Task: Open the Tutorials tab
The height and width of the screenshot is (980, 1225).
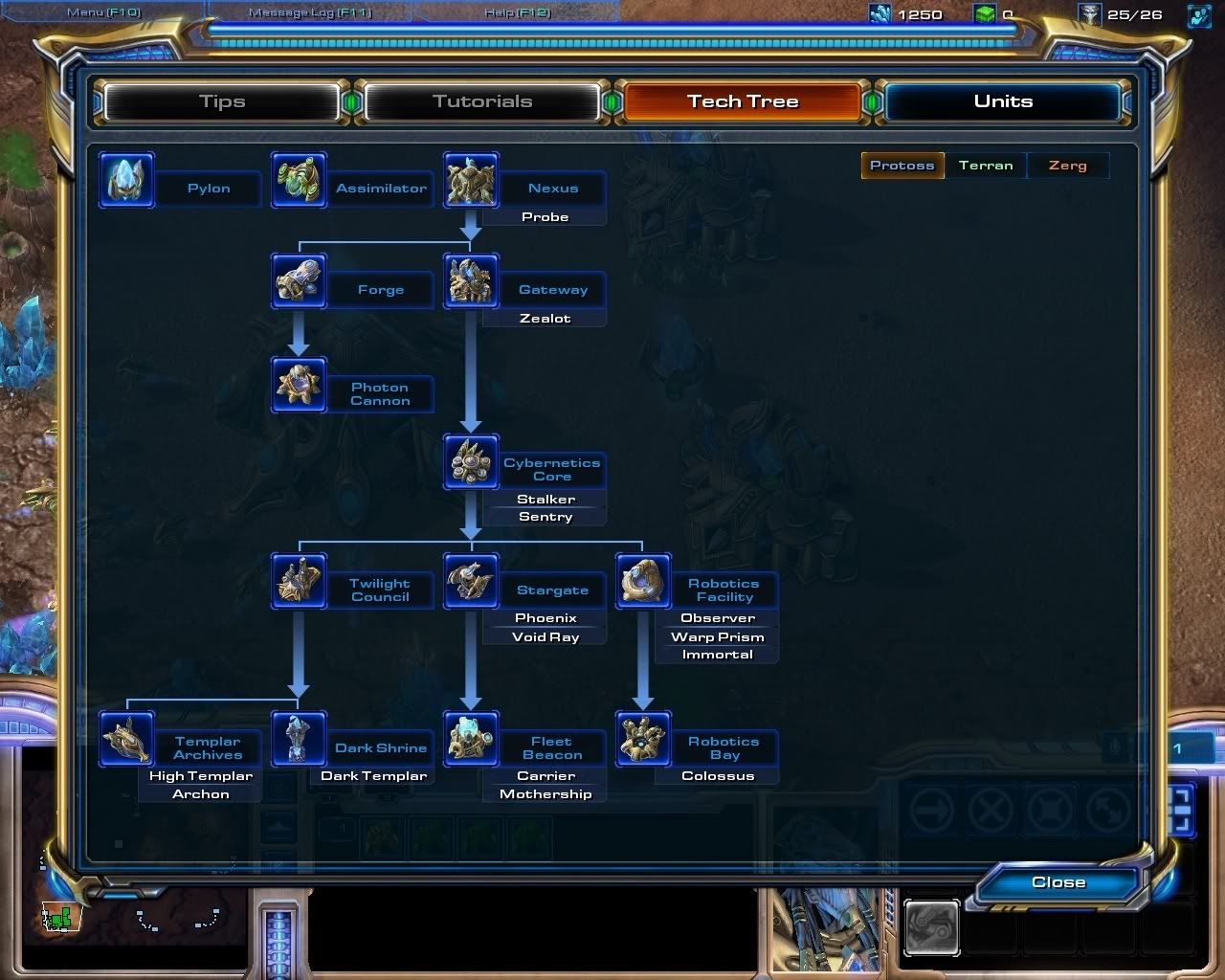Action: (x=483, y=100)
